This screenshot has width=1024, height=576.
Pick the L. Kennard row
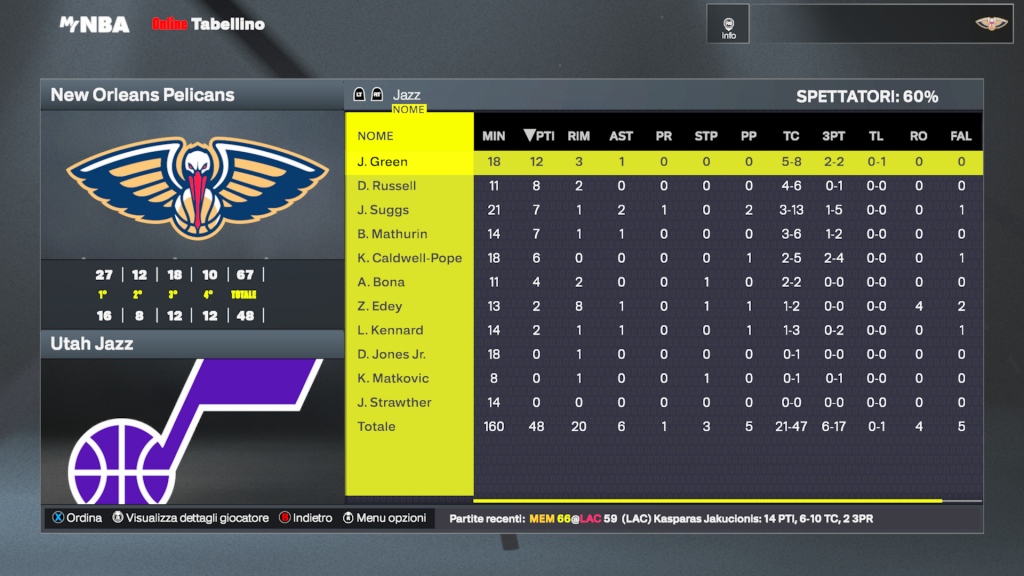[x=390, y=330]
